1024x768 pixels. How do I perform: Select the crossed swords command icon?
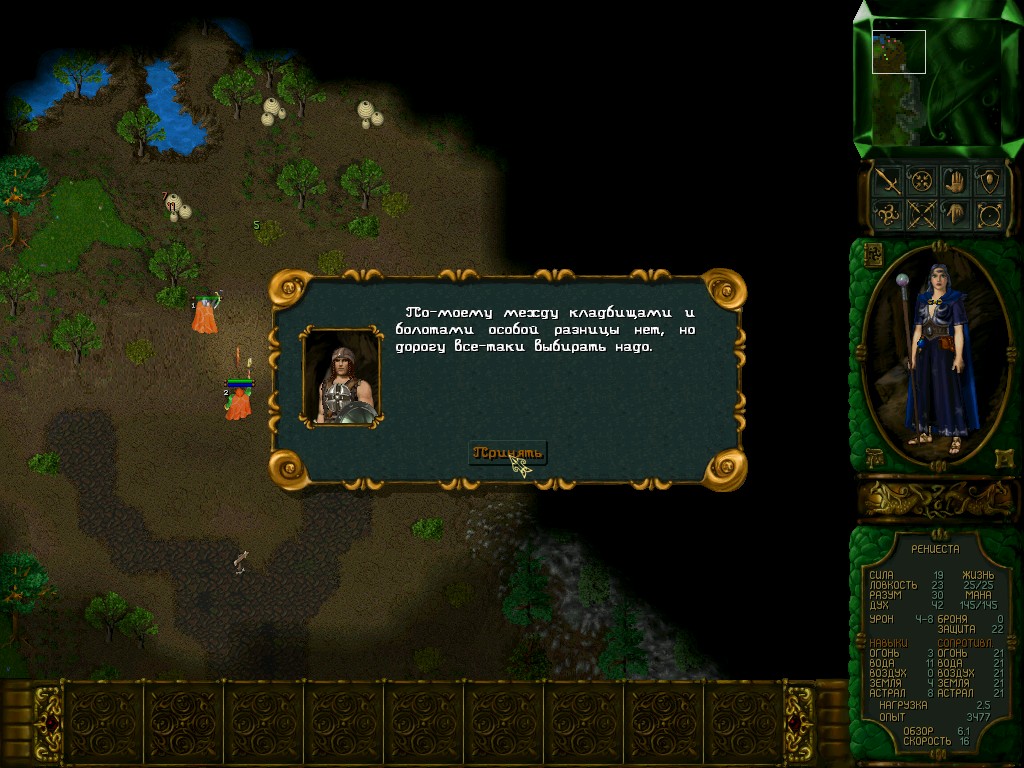tap(921, 214)
